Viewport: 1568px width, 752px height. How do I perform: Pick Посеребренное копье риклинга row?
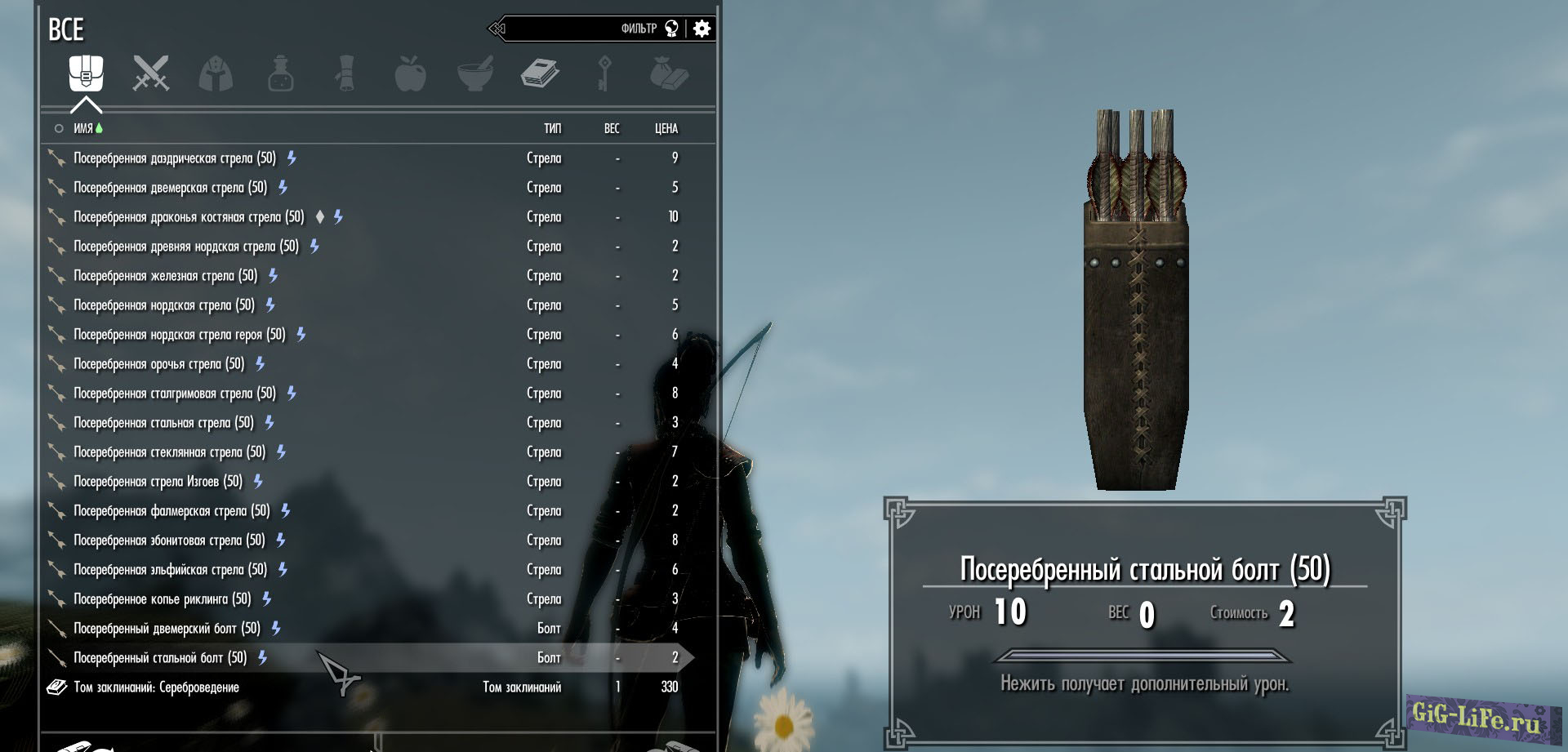pos(162,599)
